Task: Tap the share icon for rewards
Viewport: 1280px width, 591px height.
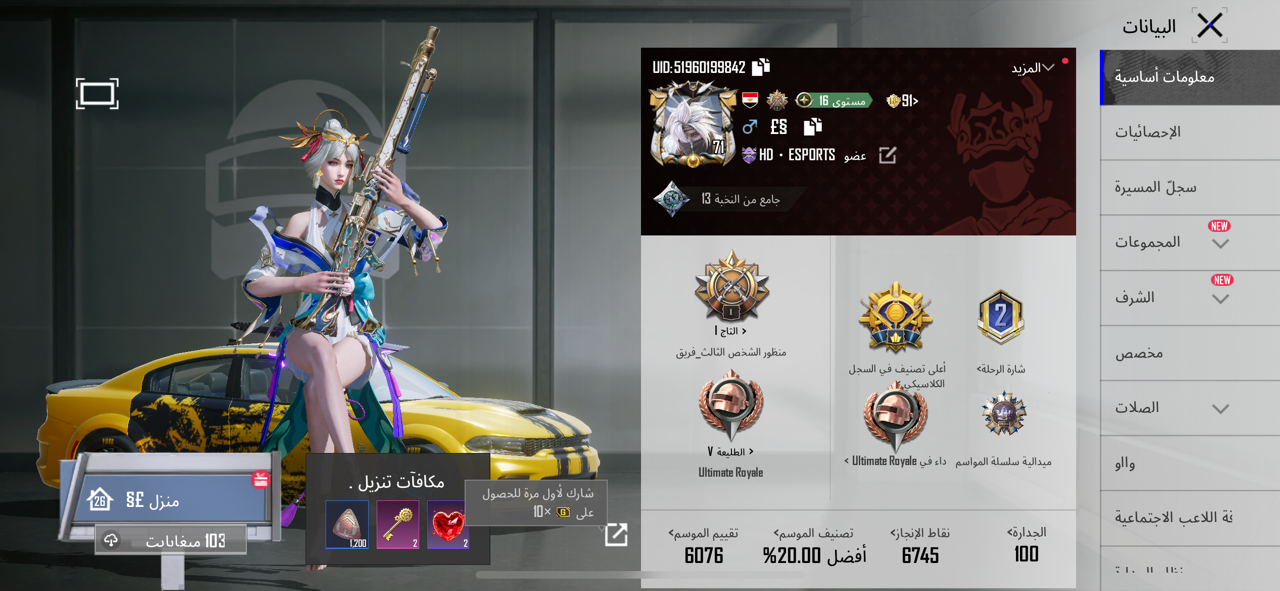Action: 616,535
